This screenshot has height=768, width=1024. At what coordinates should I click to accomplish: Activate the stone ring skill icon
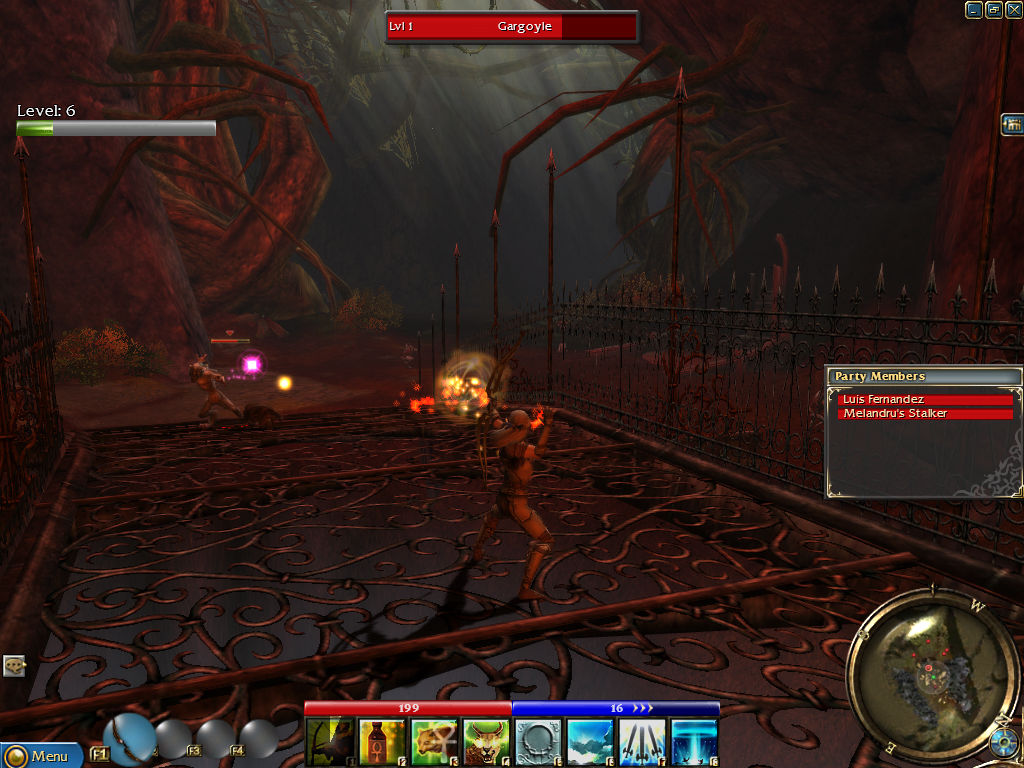pyautogui.click(x=538, y=742)
